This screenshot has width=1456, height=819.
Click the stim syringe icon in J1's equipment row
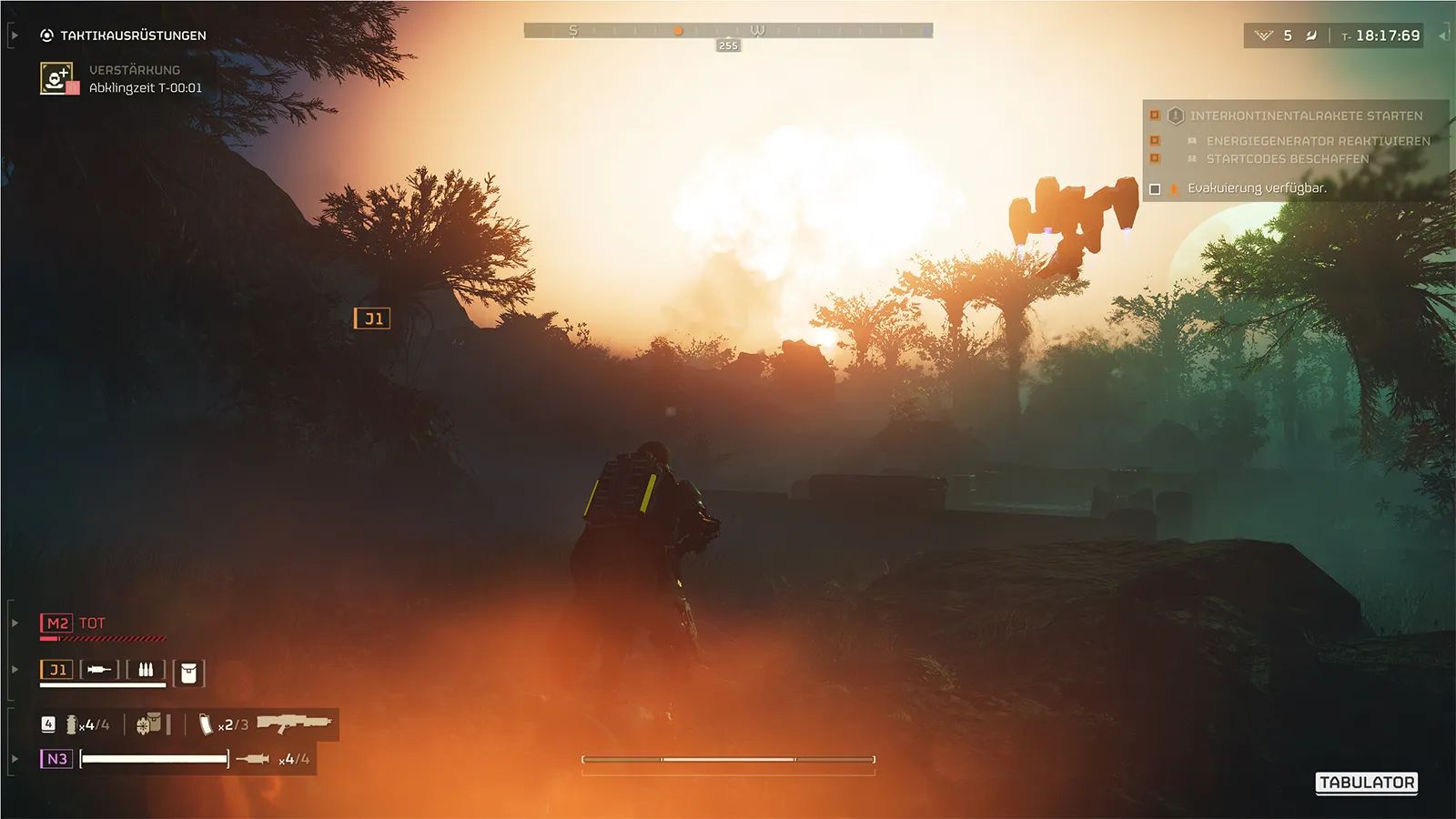(98, 669)
